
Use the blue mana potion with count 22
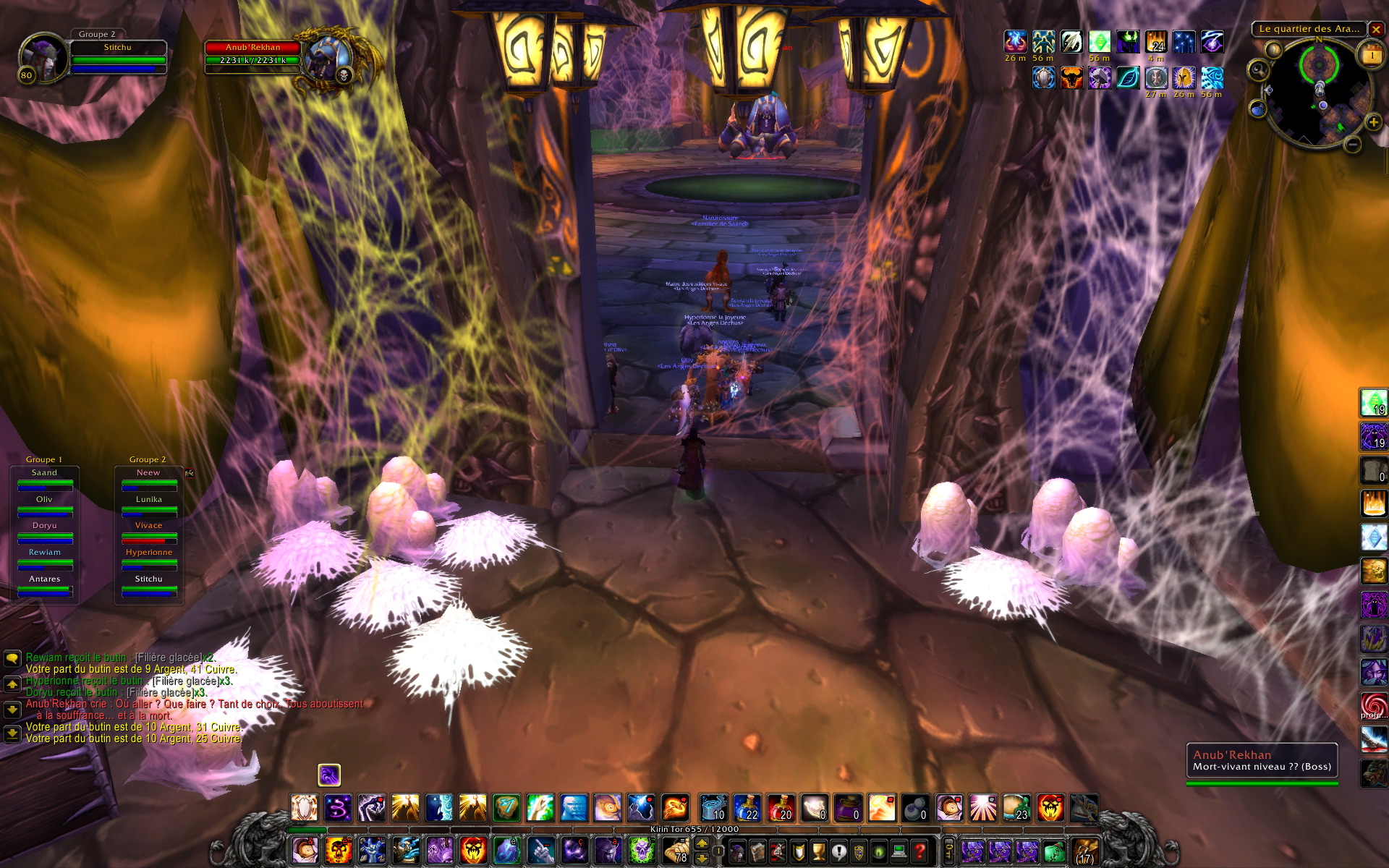pyautogui.click(x=747, y=808)
